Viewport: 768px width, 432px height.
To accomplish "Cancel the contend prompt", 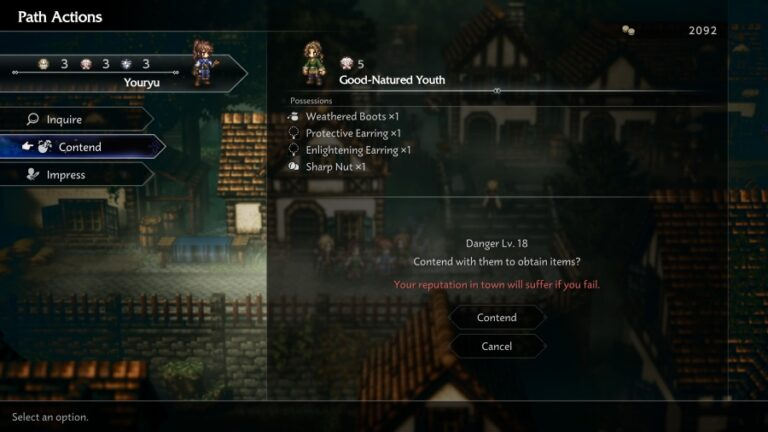I will [x=497, y=346].
